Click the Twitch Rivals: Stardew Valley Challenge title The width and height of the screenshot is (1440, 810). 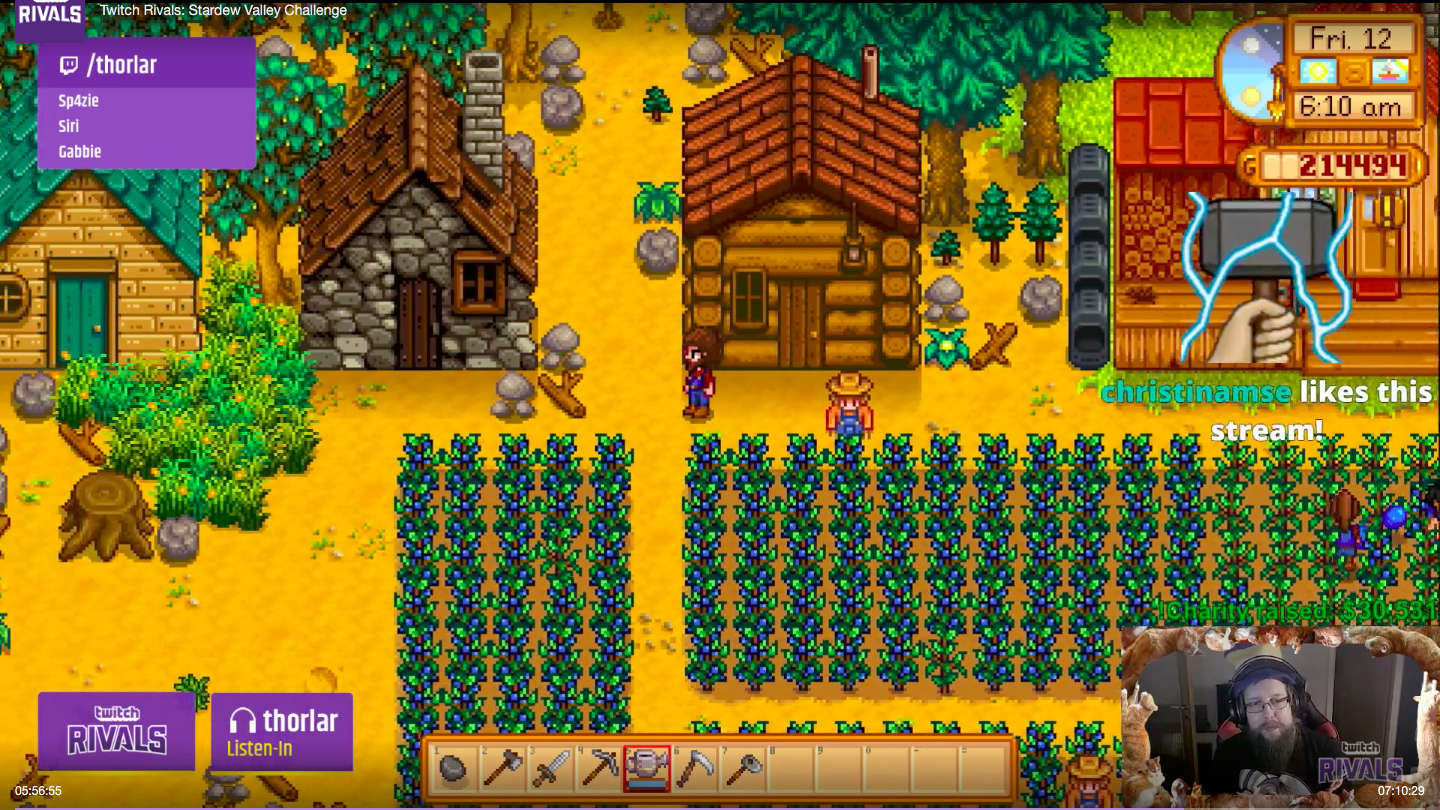222,9
